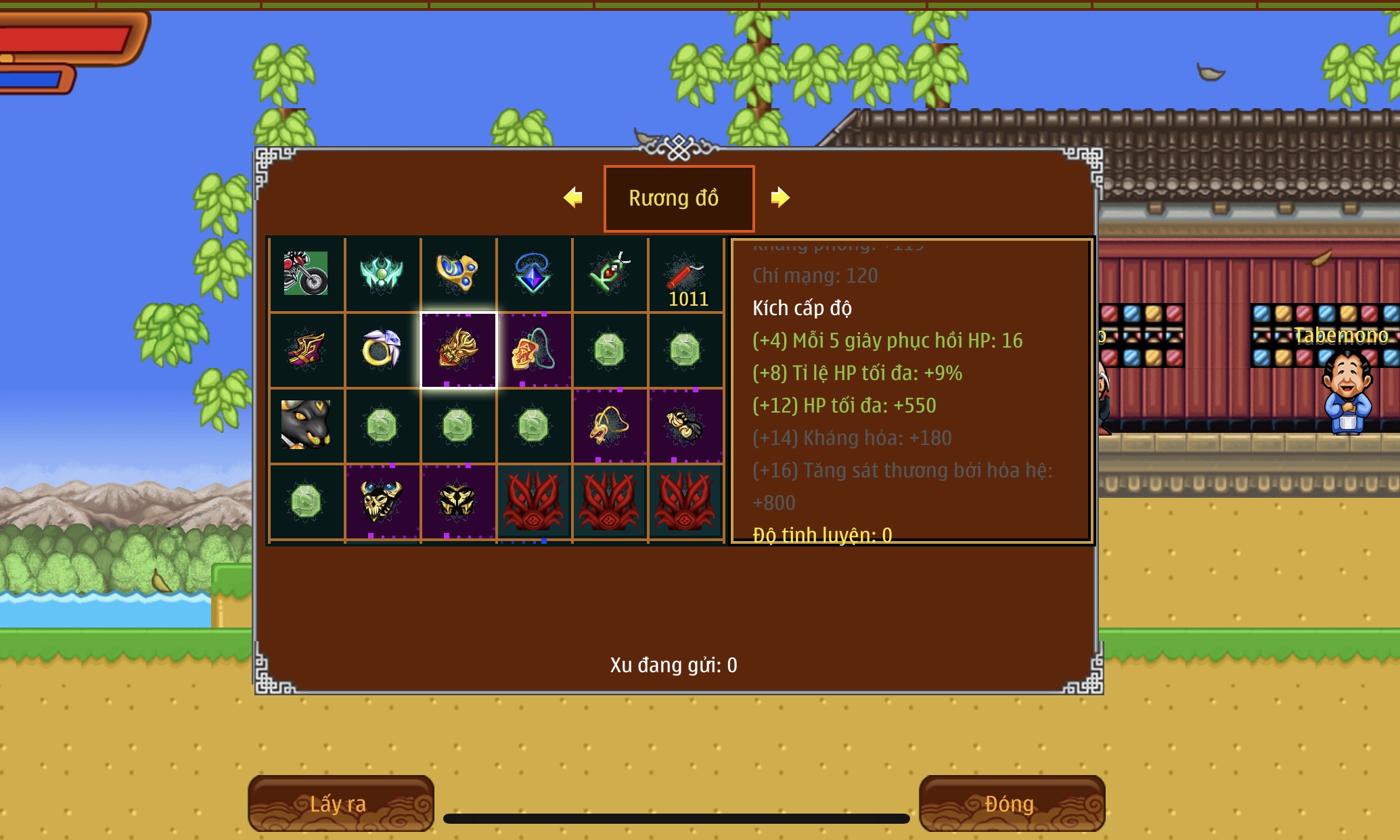
Task: Choose the gold skull mask with blue horns
Action: [382, 501]
